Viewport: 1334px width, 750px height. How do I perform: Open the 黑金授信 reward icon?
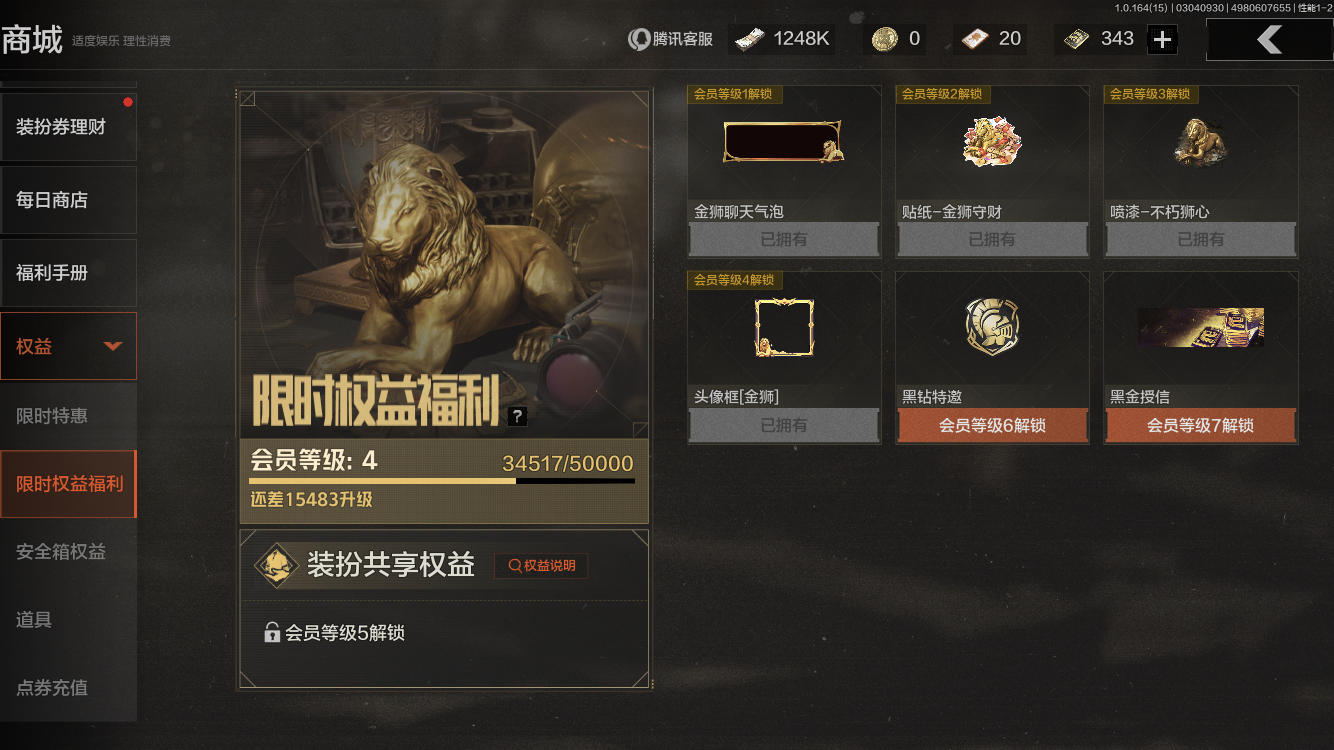click(x=1200, y=327)
